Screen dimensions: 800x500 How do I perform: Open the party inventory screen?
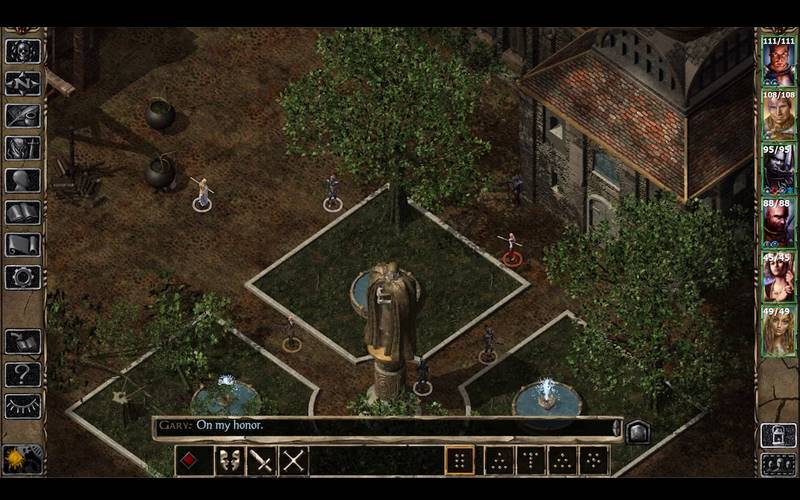[x=22, y=148]
